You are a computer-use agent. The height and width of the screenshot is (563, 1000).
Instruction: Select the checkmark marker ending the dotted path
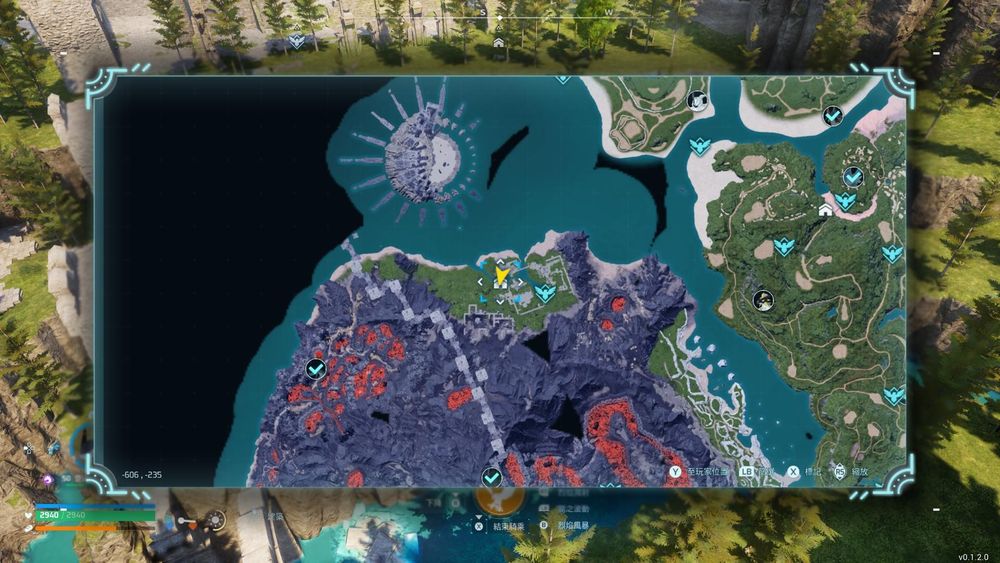(x=491, y=477)
